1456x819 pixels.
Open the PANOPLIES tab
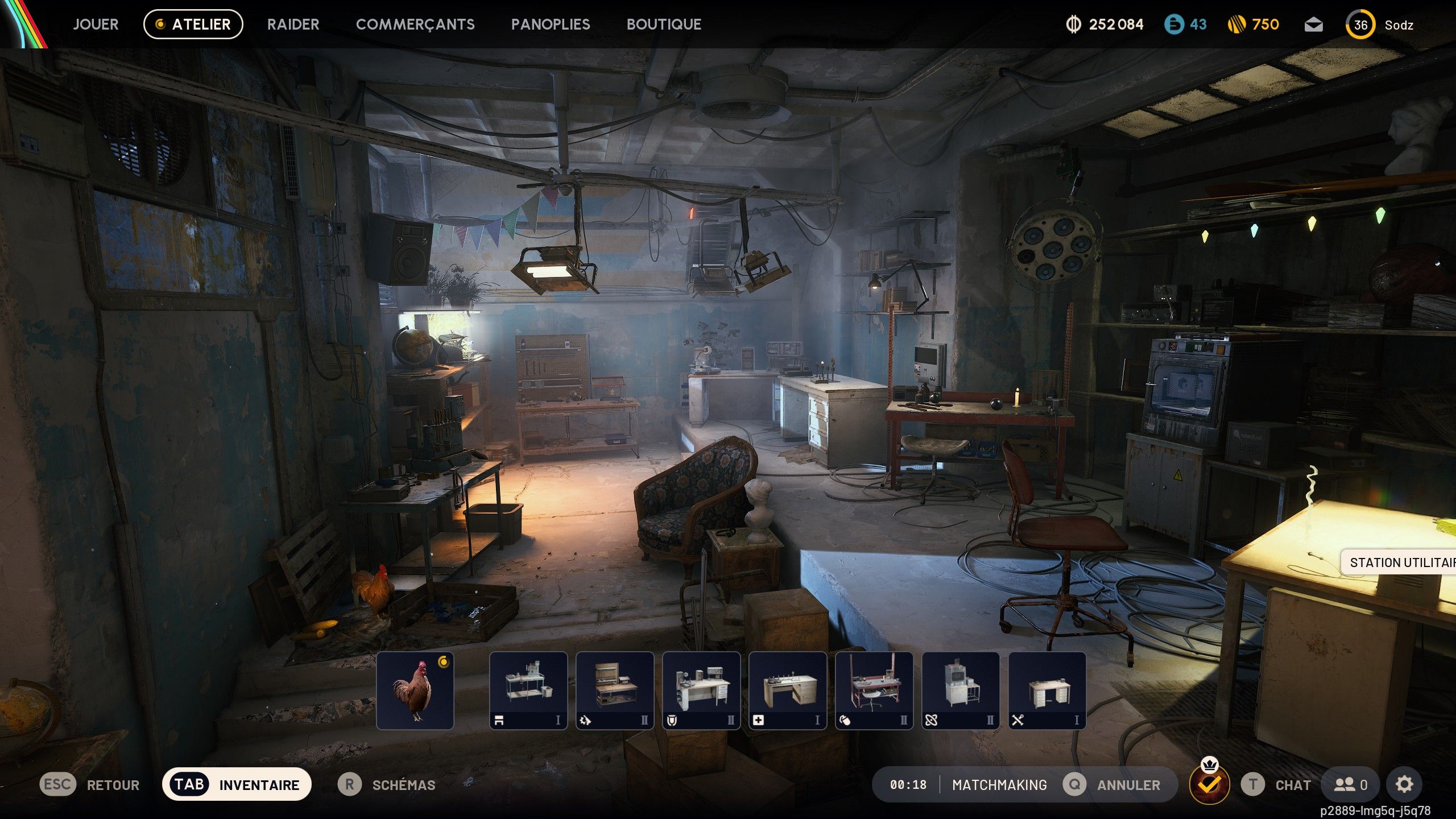point(550,24)
